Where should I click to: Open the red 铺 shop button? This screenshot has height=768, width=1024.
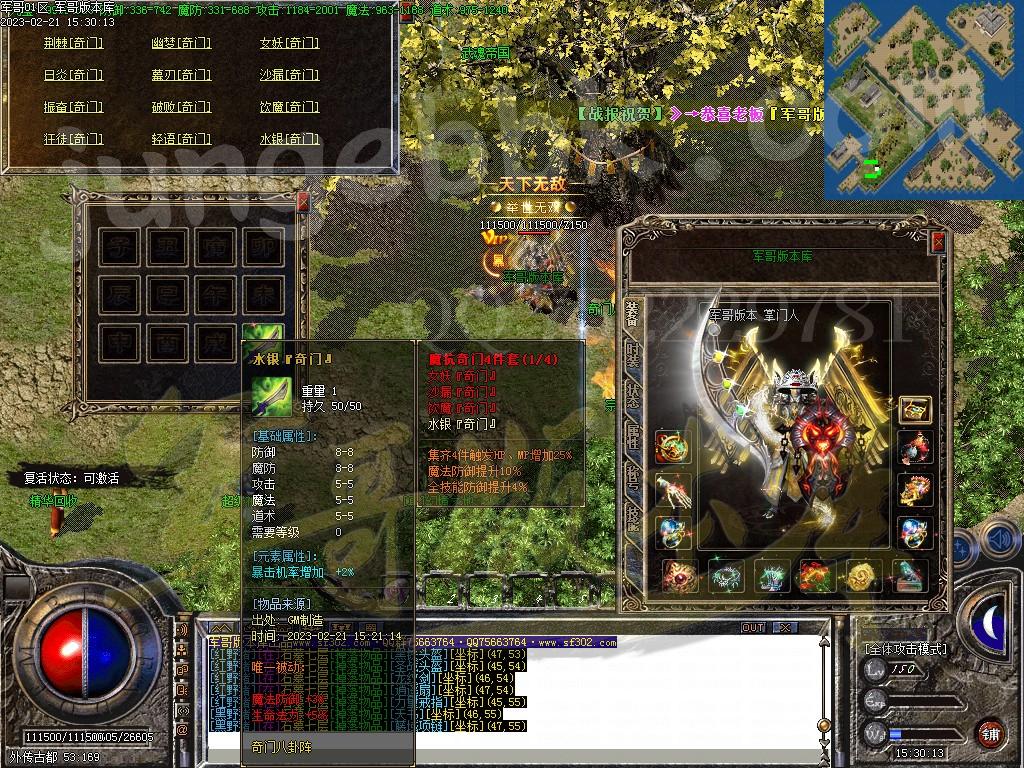pyautogui.click(x=990, y=733)
